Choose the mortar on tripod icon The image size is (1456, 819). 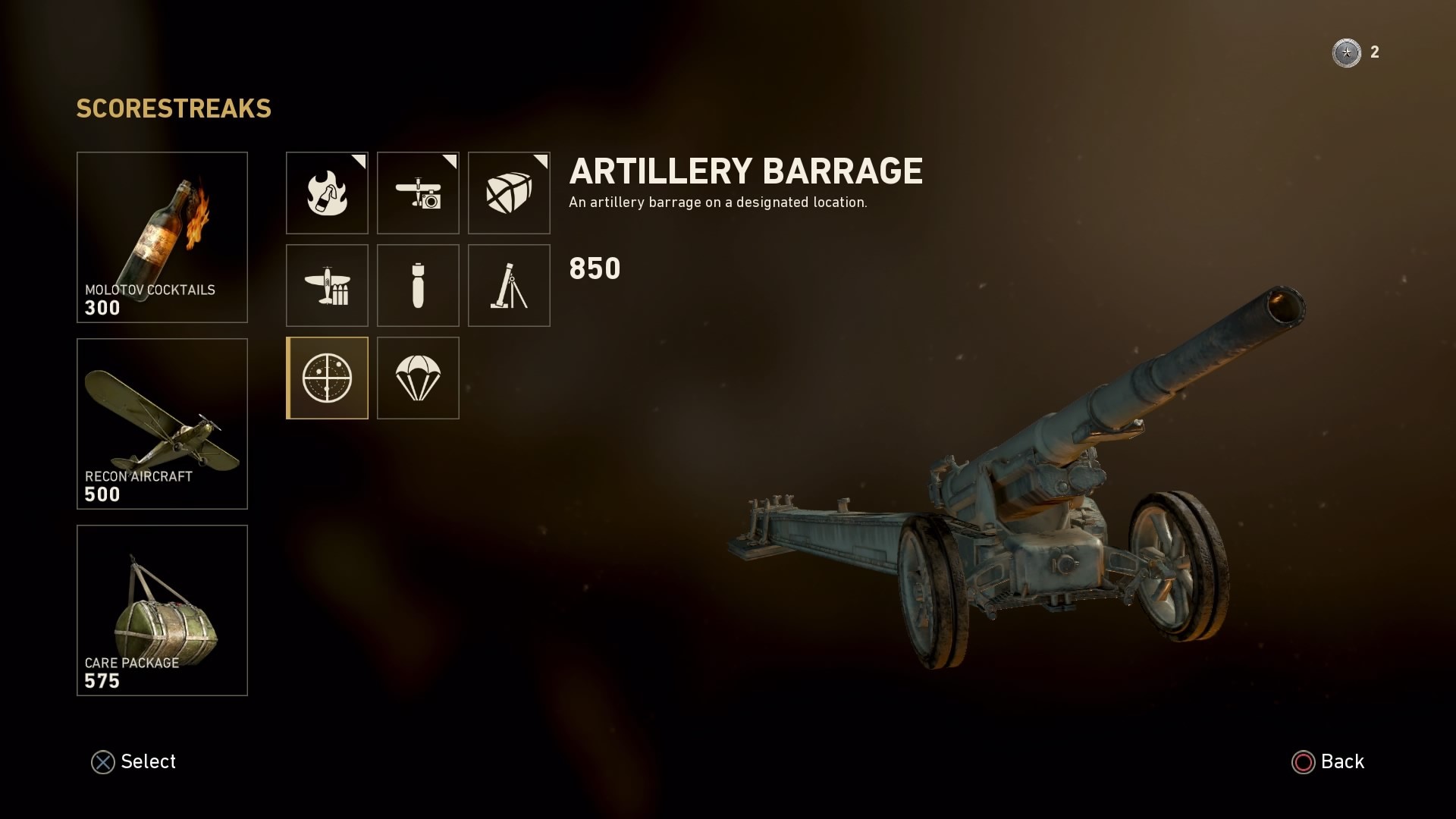[509, 285]
